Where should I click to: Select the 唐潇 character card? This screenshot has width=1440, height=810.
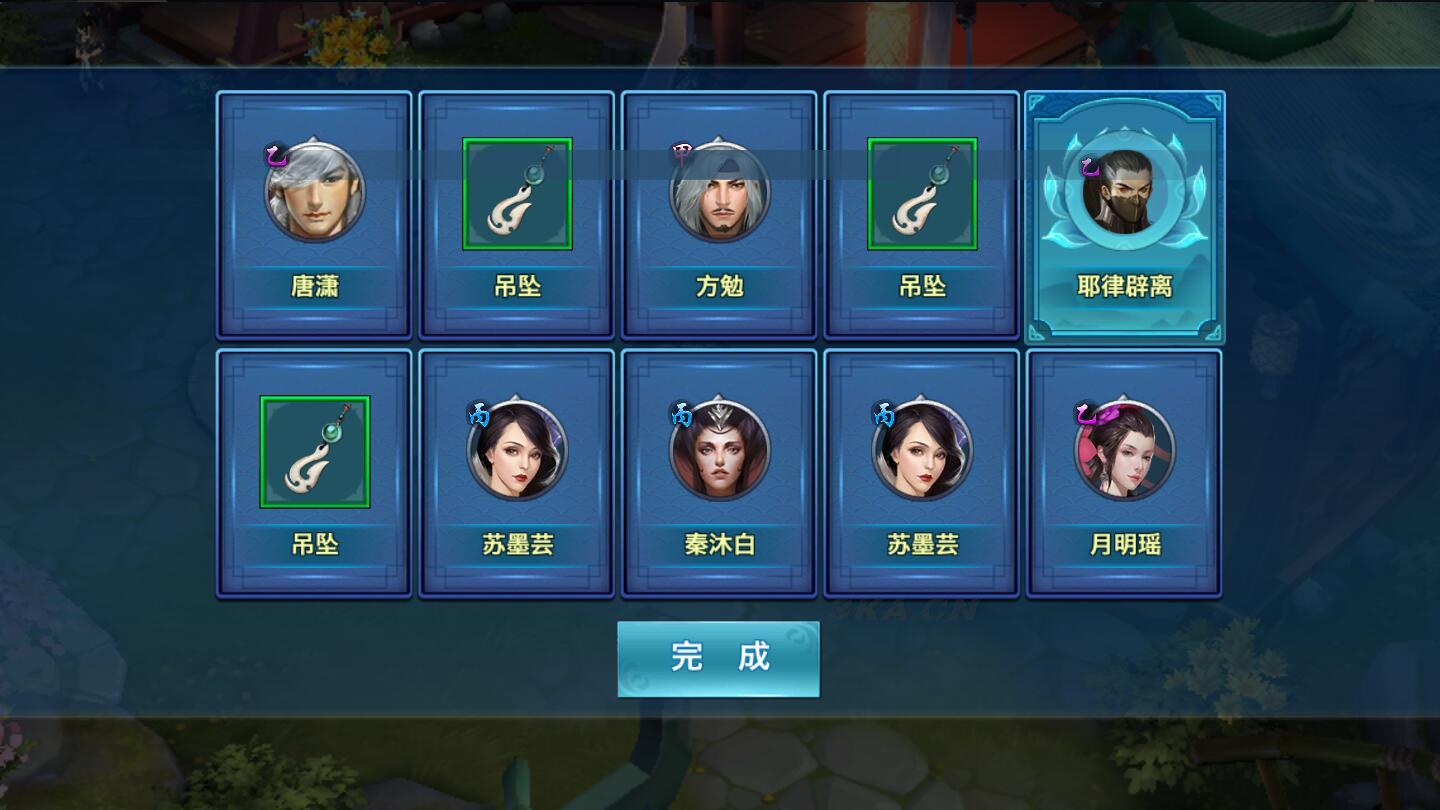[314, 215]
